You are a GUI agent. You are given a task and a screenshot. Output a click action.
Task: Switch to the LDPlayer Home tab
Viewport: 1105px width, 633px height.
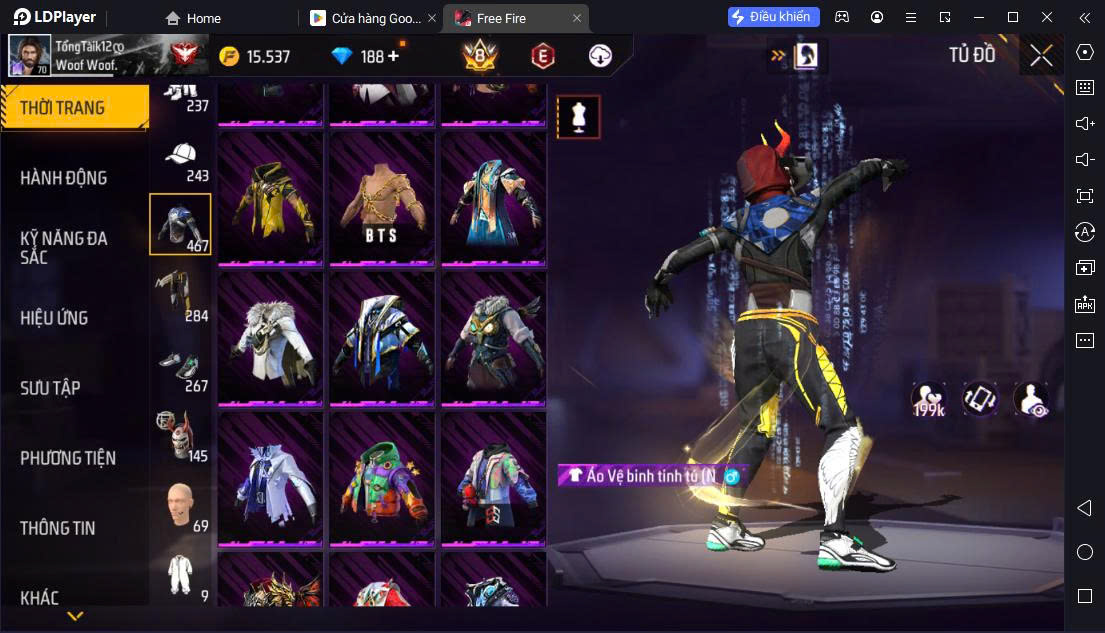click(x=193, y=18)
